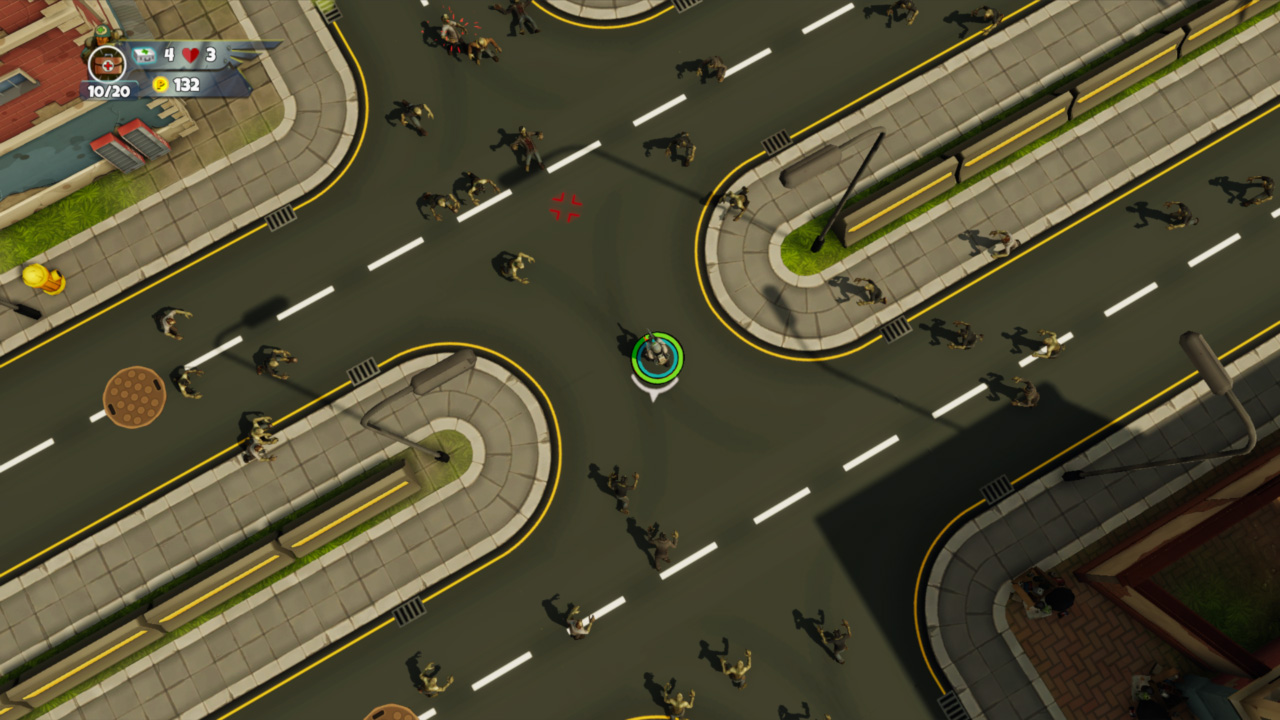Click the yellow coin currency icon
Screen dimensions: 1280x720
(x=160, y=86)
